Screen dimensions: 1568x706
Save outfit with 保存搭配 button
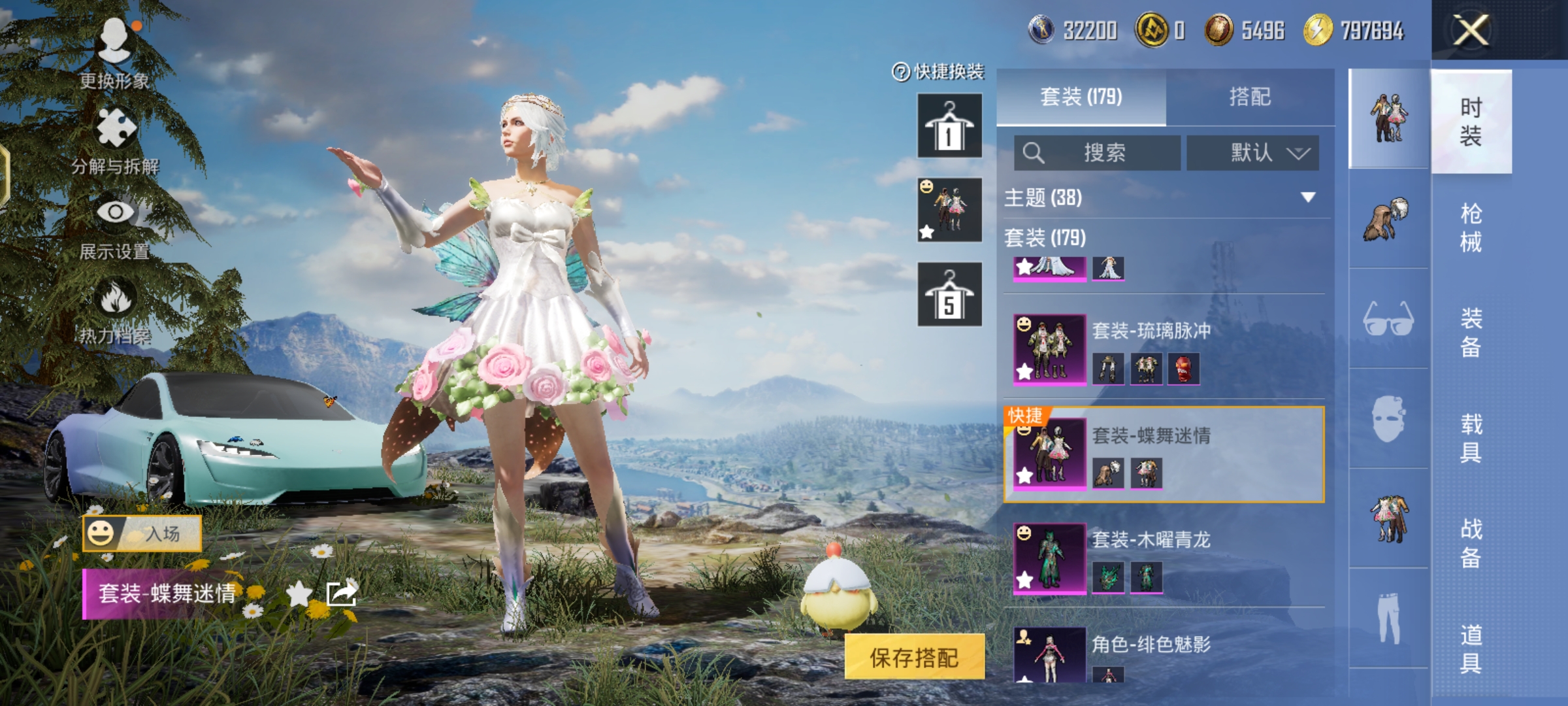[x=914, y=657]
